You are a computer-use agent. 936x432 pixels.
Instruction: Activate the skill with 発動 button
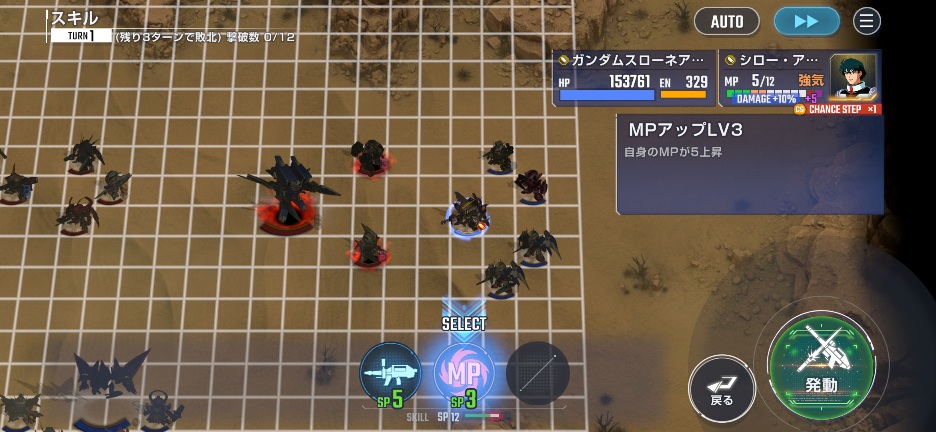(821, 363)
